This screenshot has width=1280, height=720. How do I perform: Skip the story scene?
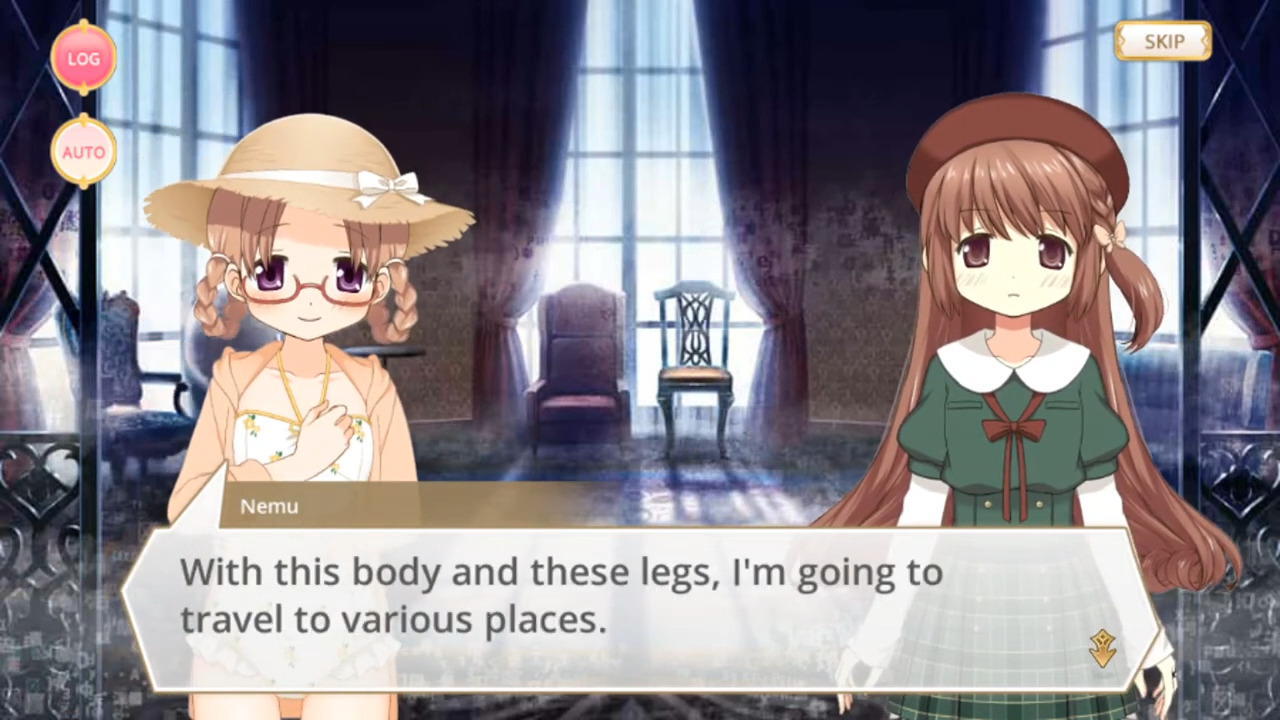1163,41
